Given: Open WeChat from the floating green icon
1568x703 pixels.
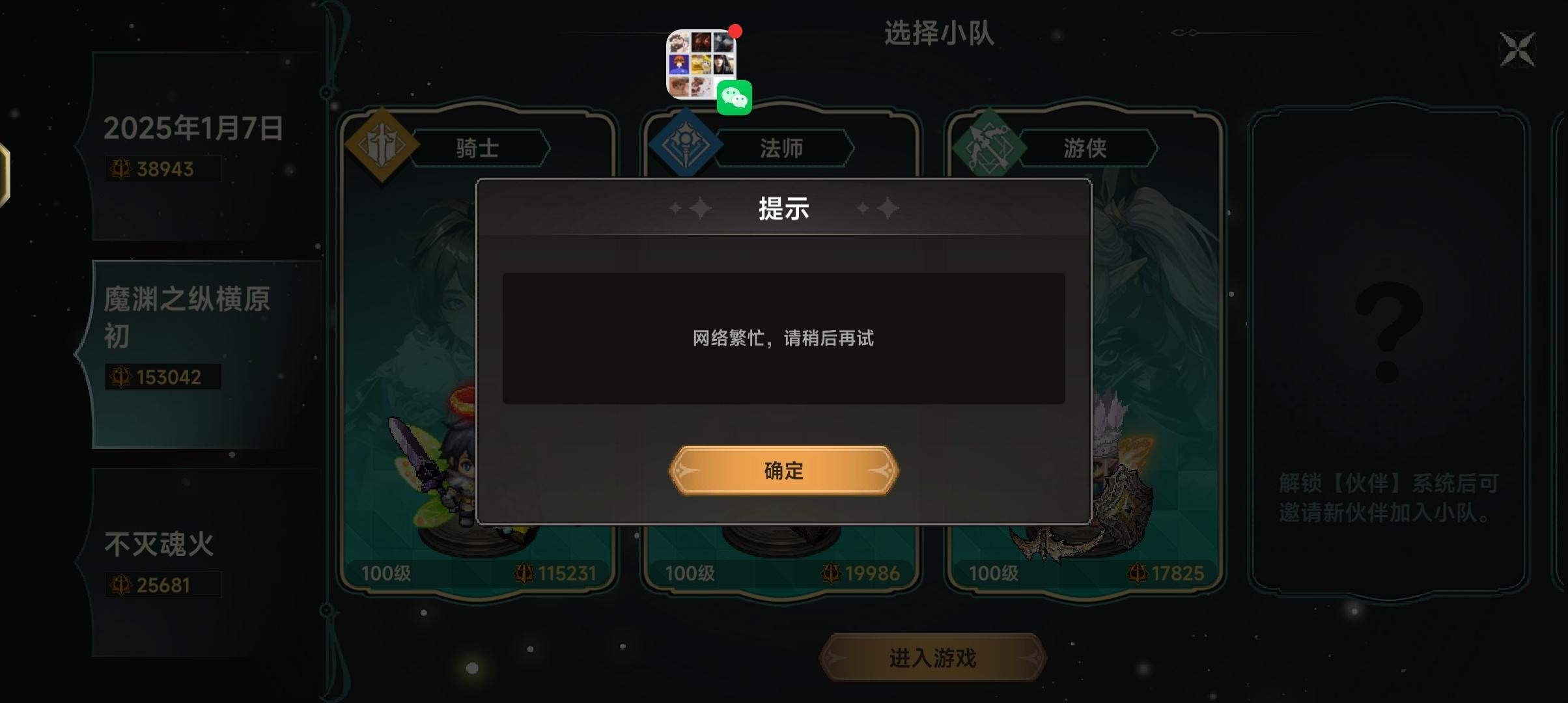Looking at the screenshot, I should point(736,98).
